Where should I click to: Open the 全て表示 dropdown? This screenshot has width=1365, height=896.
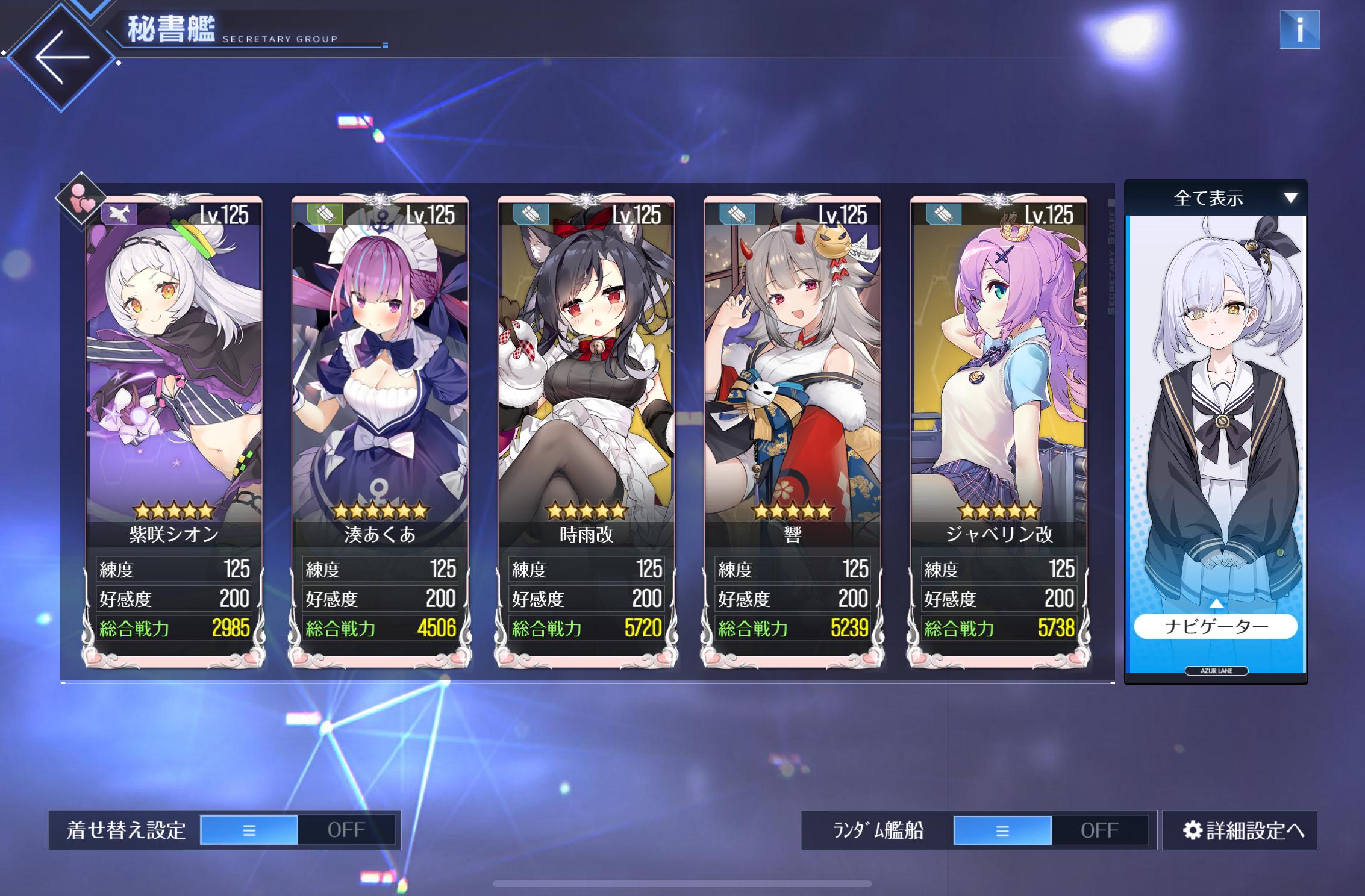click(1216, 198)
